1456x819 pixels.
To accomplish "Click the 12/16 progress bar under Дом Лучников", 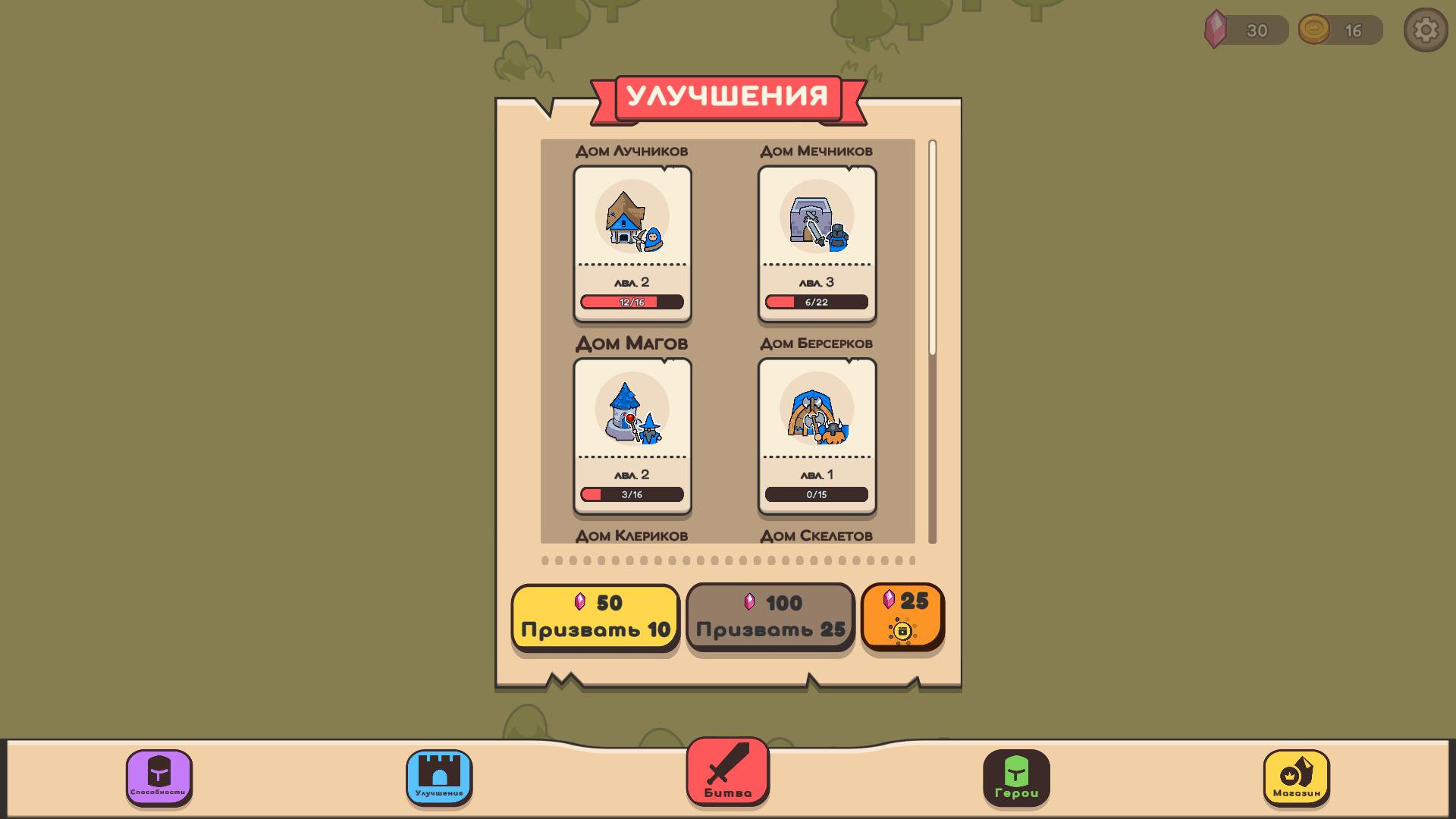I will pyautogui.click(x=632, y=302).
